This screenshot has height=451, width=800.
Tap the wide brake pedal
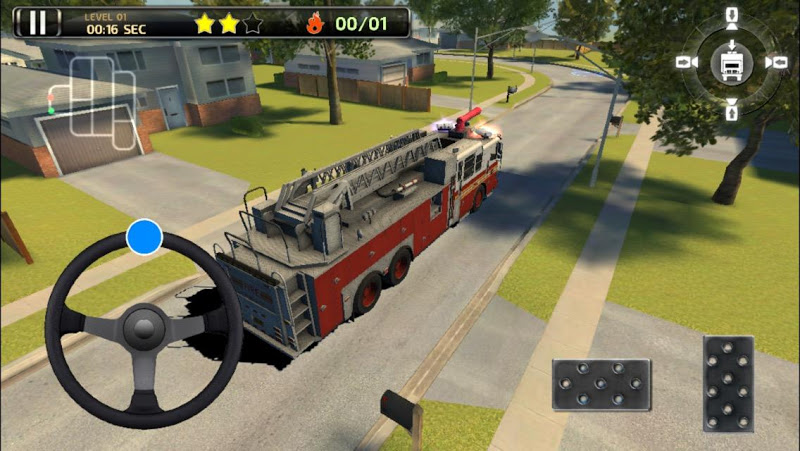pos(601,384)
